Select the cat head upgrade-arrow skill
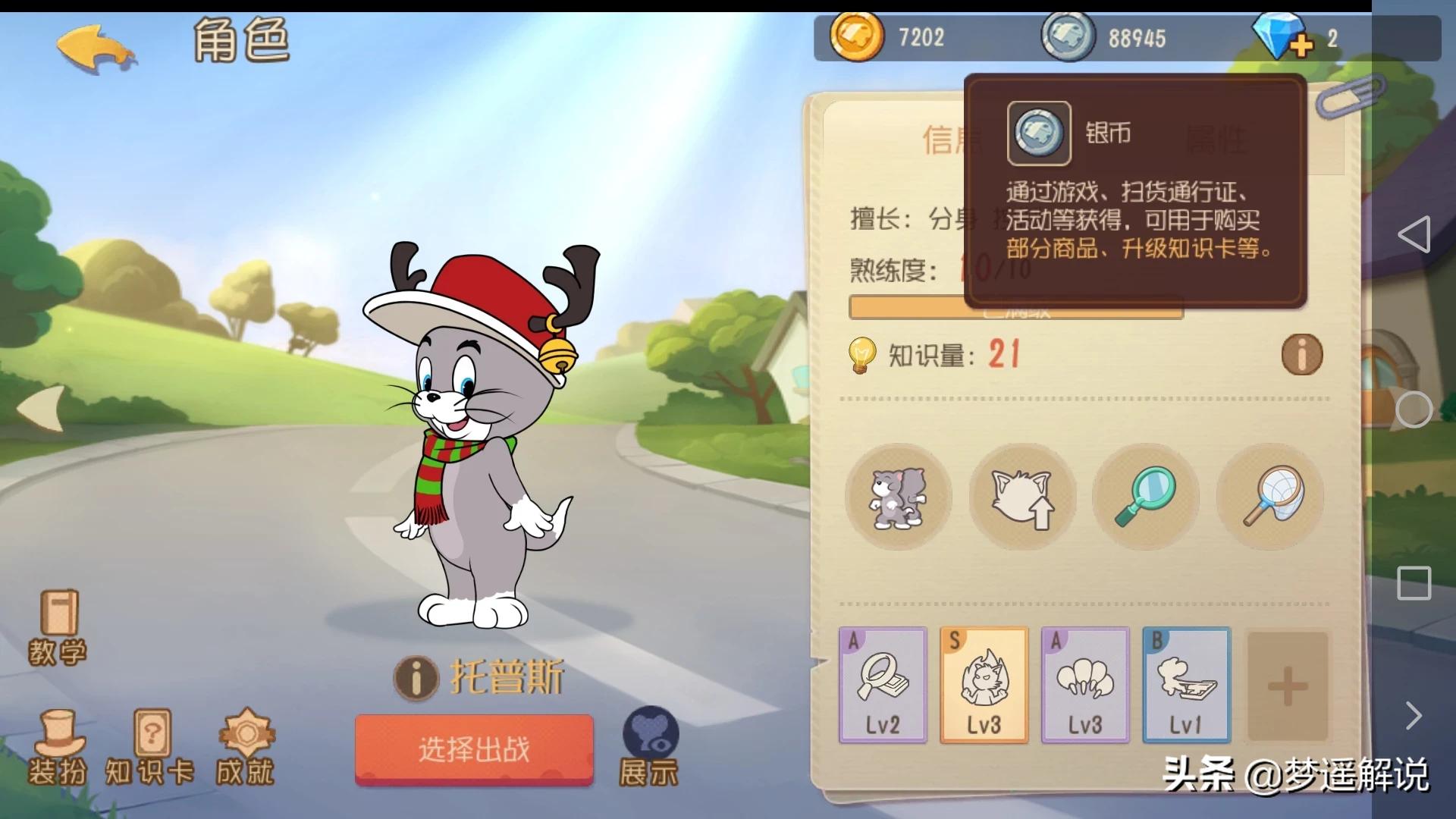The height and width of the screenshot is (819, 1456). point(1022,497)
